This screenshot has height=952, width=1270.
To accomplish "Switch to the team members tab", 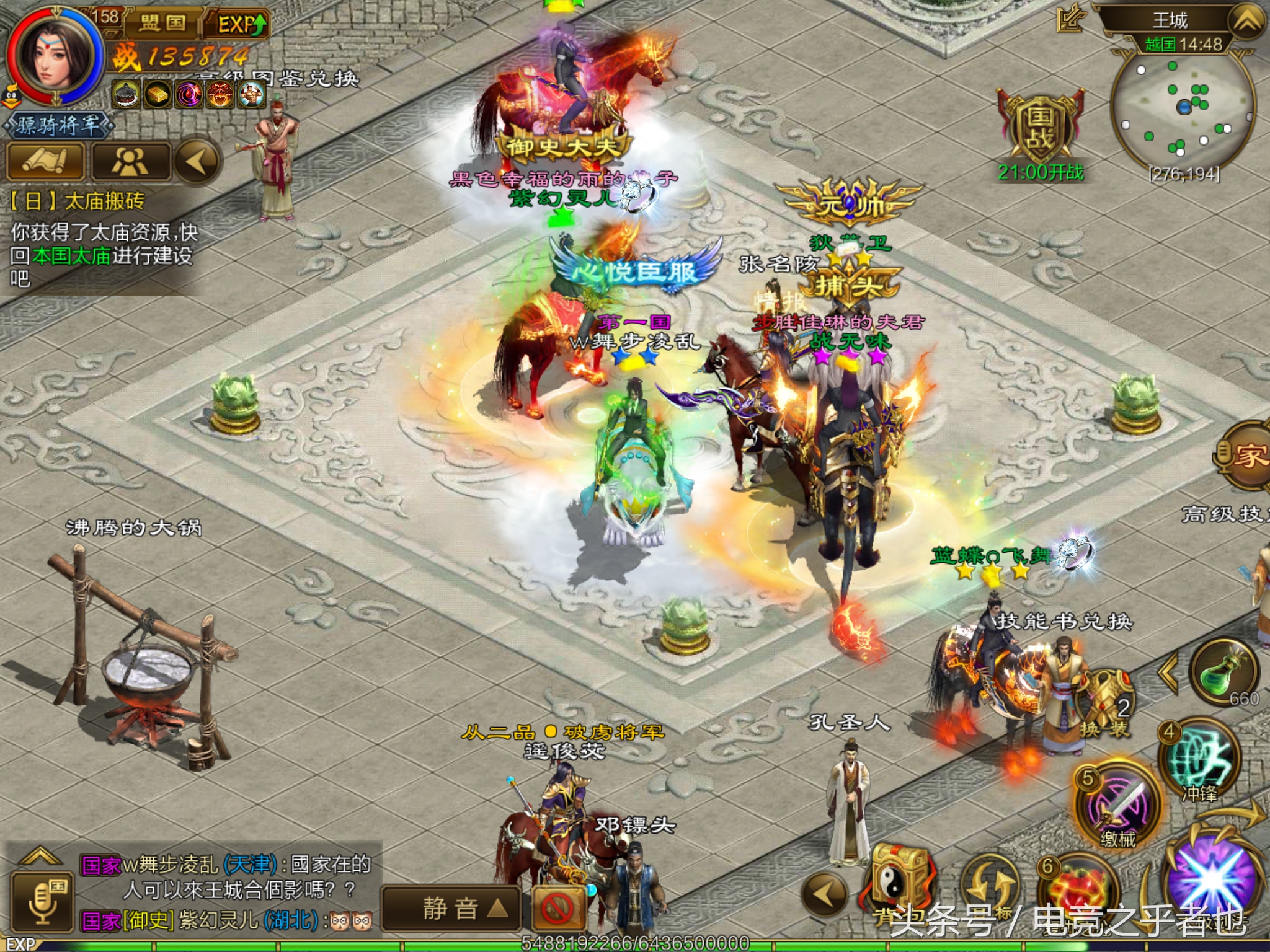I will [x=130, y=161].
